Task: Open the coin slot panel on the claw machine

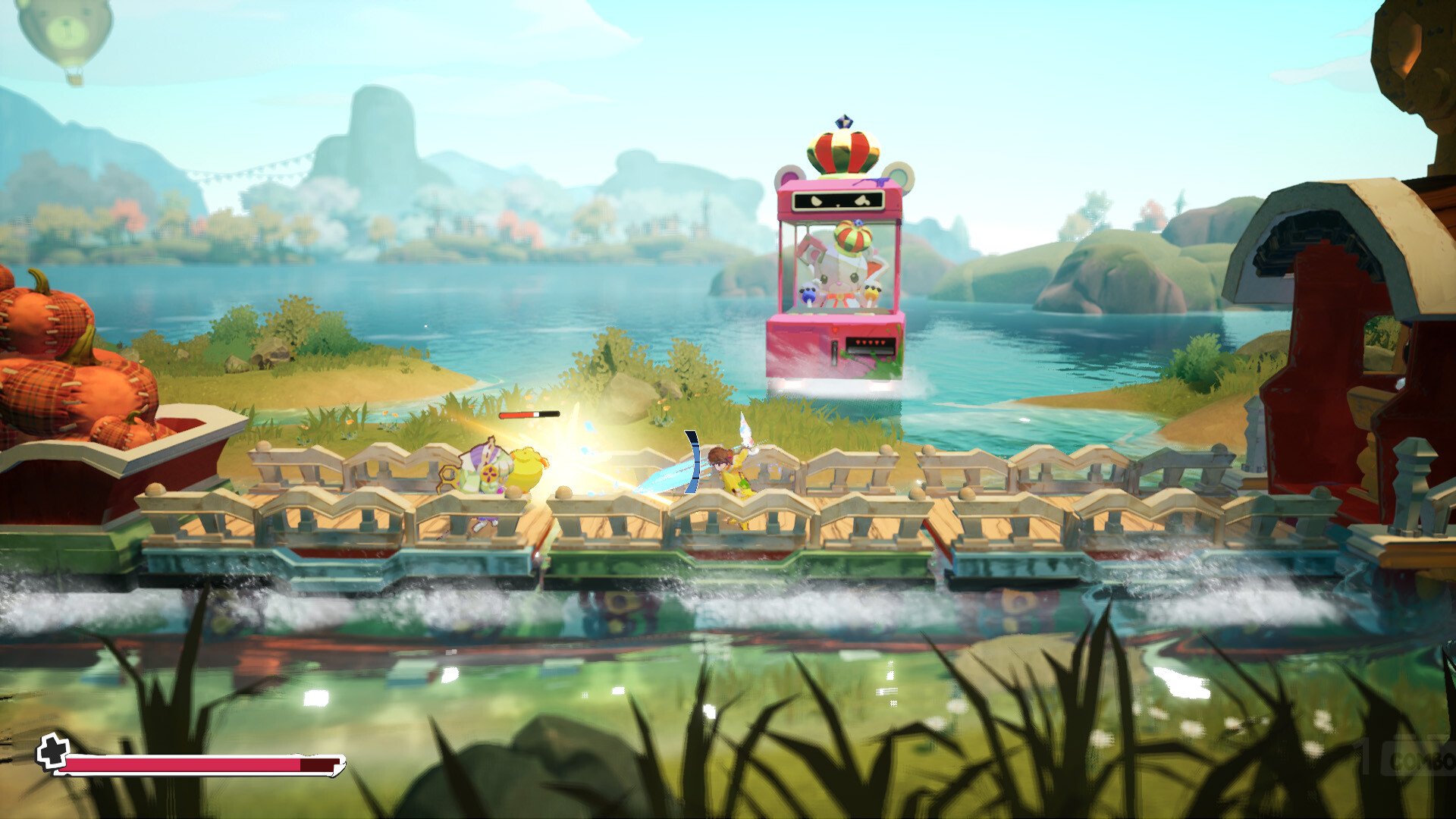Action: click(x=834, y=353)
